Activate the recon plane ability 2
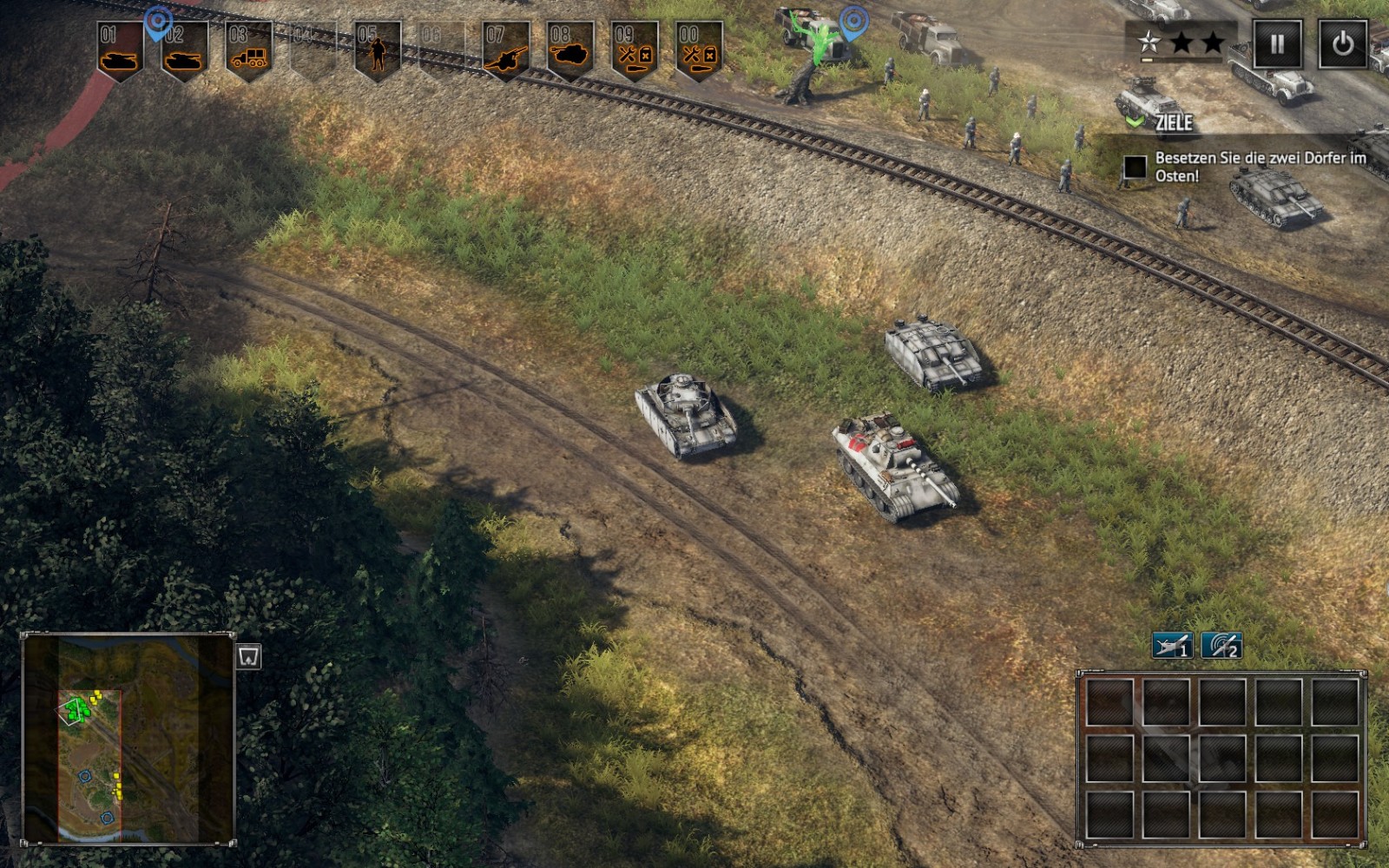Screen dimensions: 1389x868 (1221, 646)
